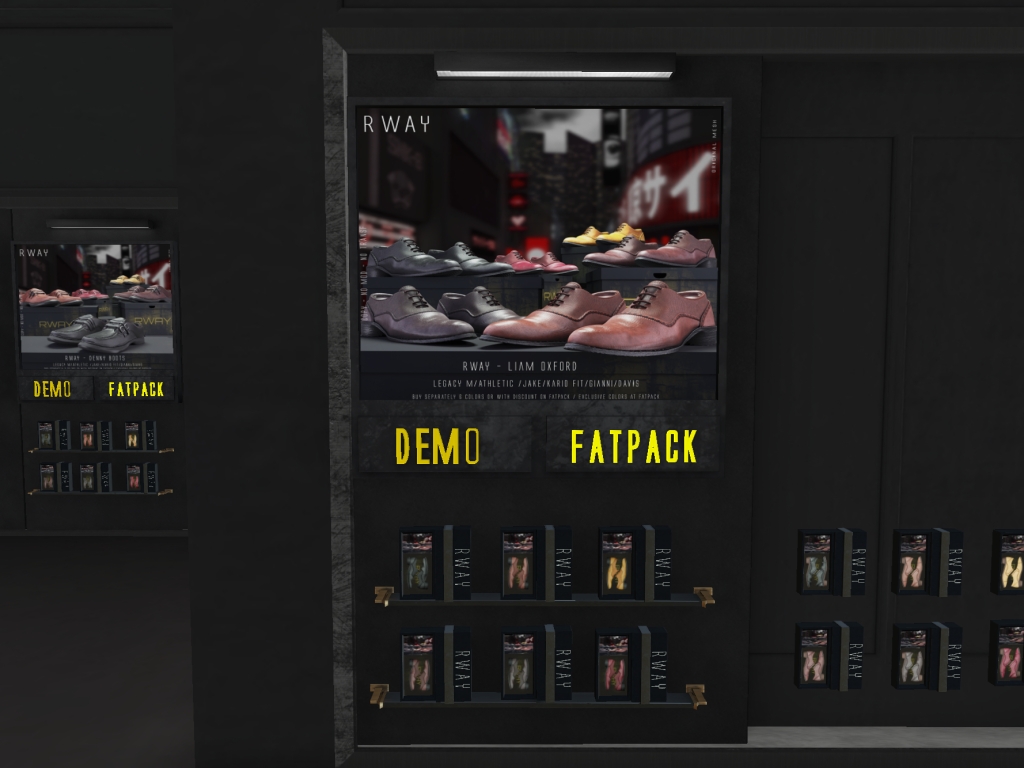Buy the Denny Boots FATPACK
The height and width of the screenshot is (768, 1024).
(x=135, y=389)
